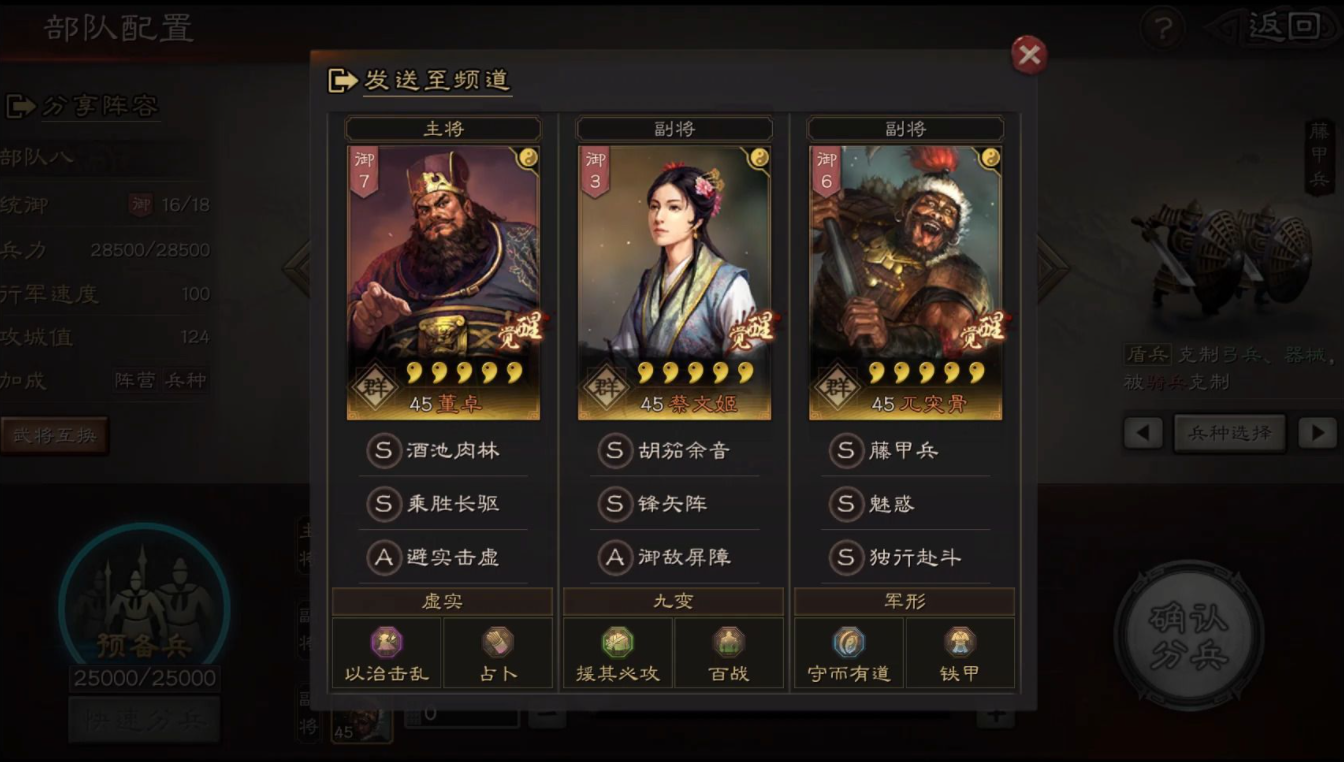Collapse troop list with the left arrow
This screenshot has height=762, width=1344.
1143,433
